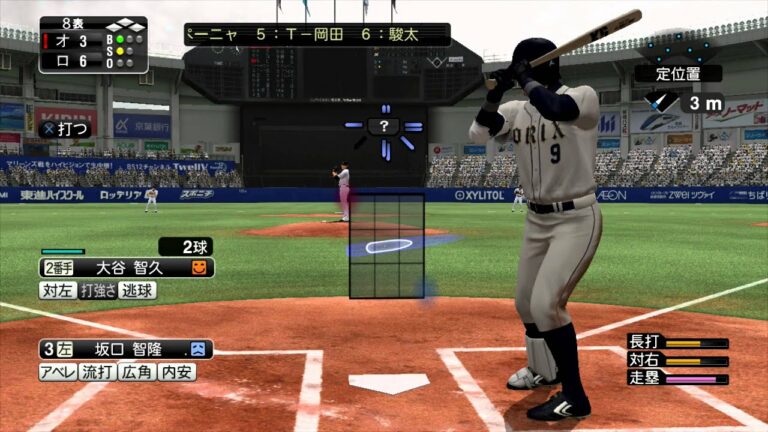Click the 逃球 pitcher trait tag
The height and width of the screenshot is (432, 768).
(x=138, y=290)
